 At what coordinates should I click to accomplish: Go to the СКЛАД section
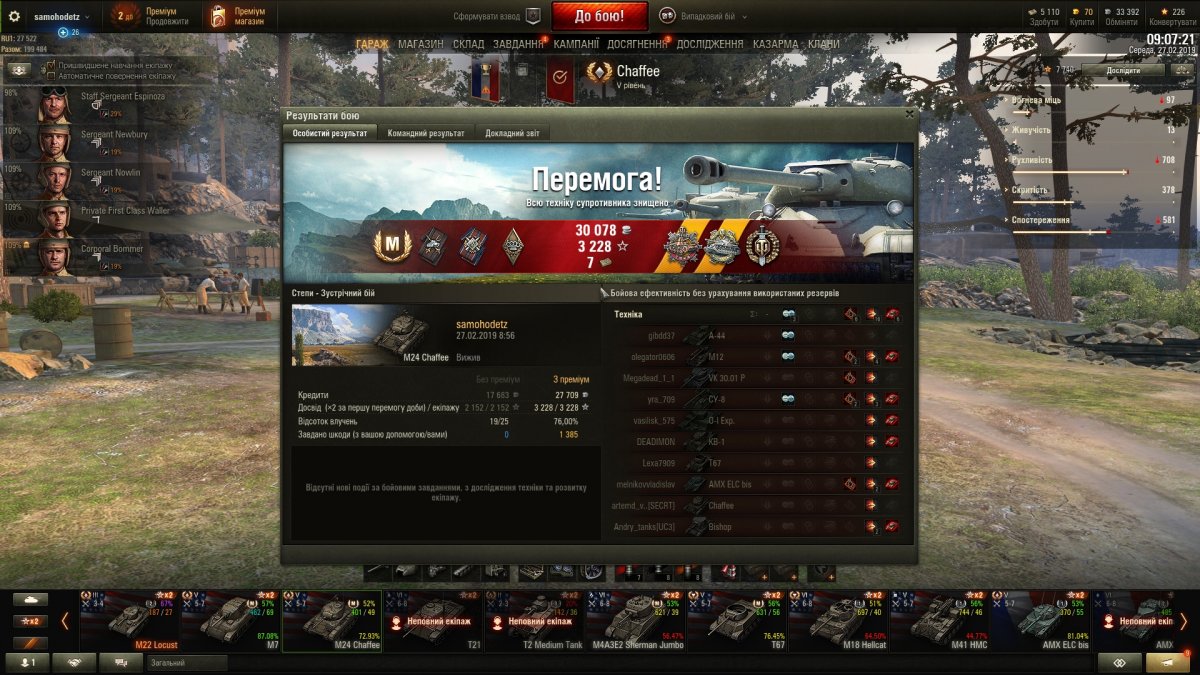(x=468, y=44)
